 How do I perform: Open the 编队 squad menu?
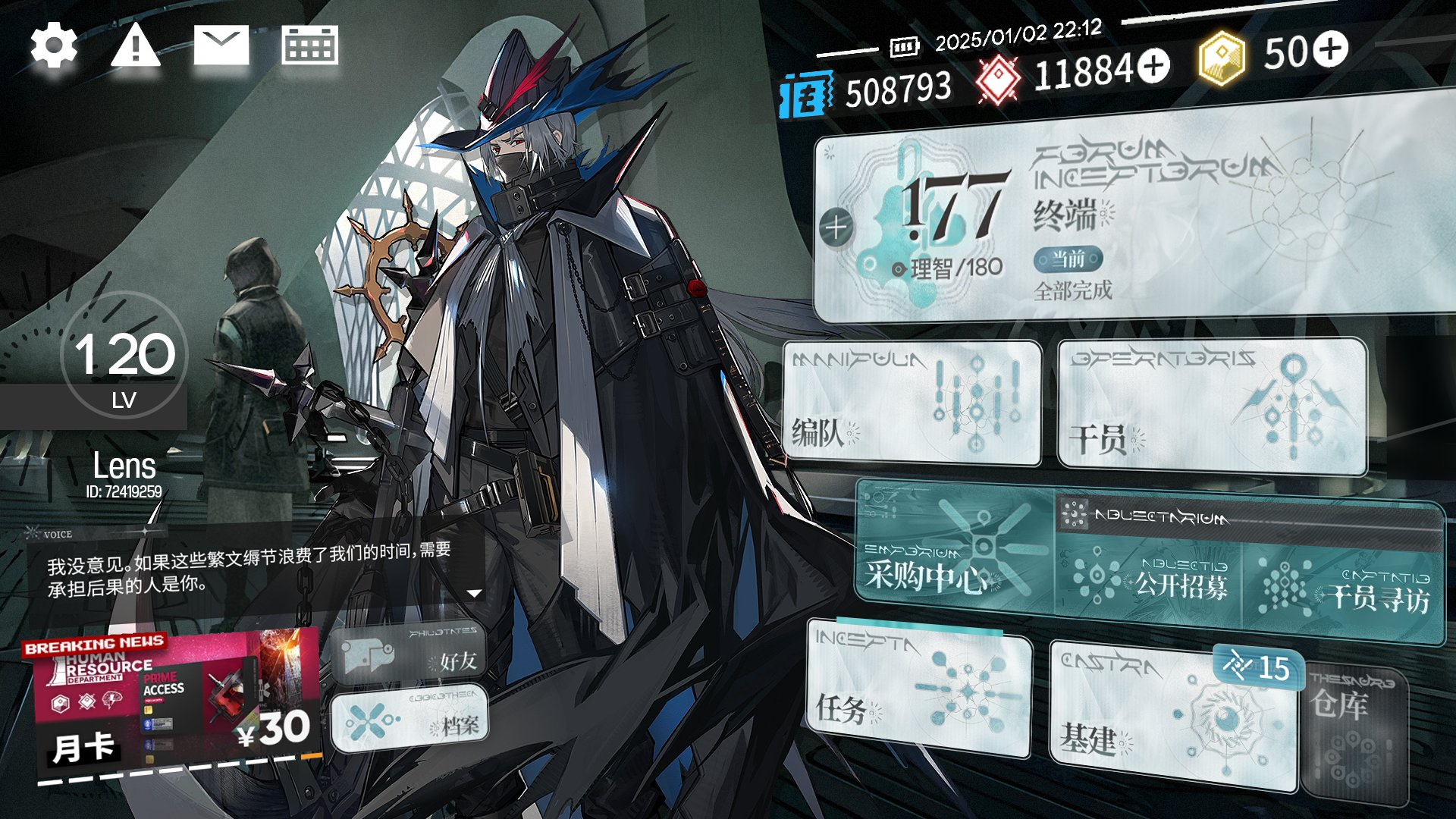(x=912, y=402)
